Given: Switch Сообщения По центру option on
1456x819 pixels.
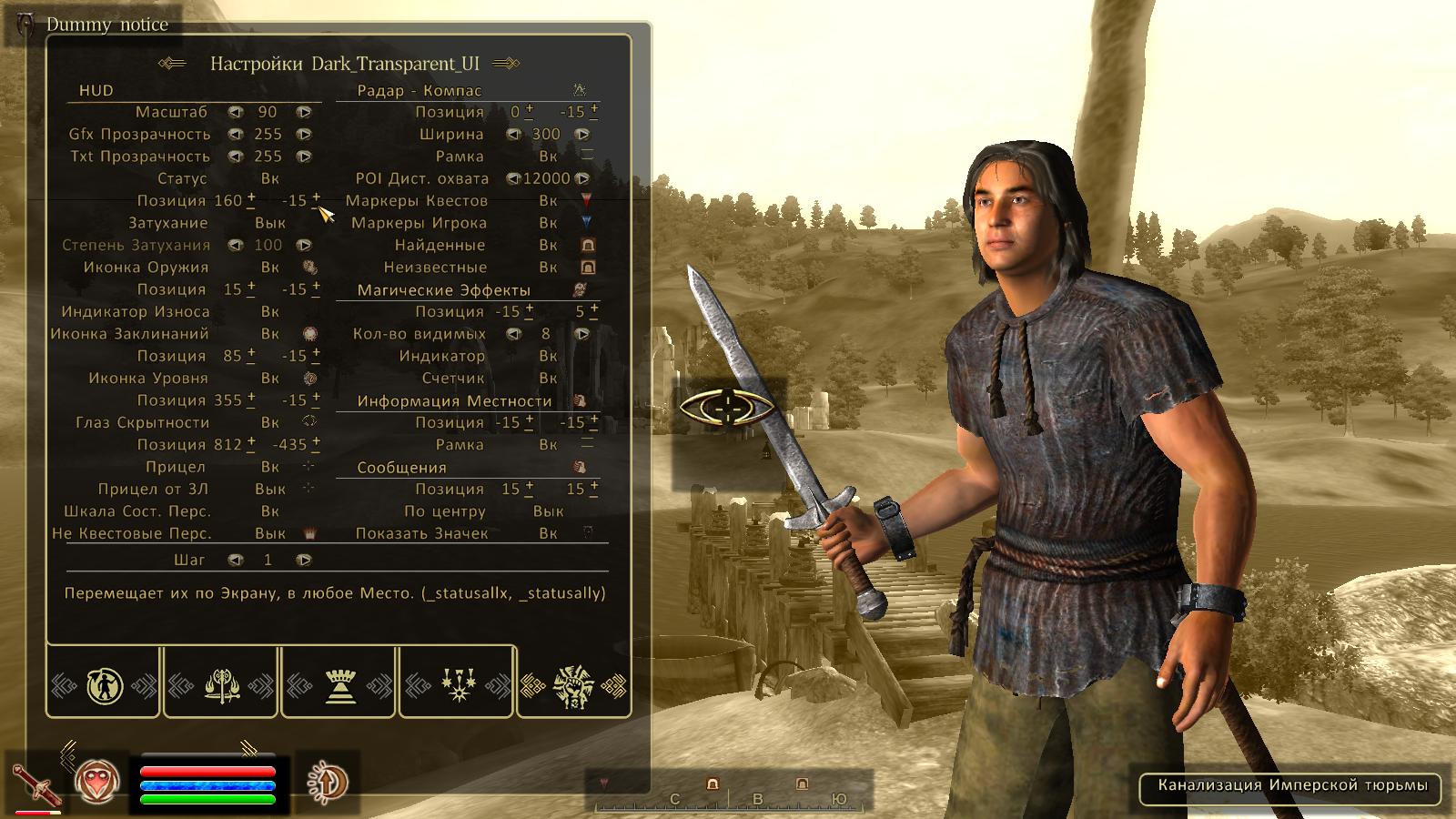Looking at the screenshot, I should click(548, 511).
